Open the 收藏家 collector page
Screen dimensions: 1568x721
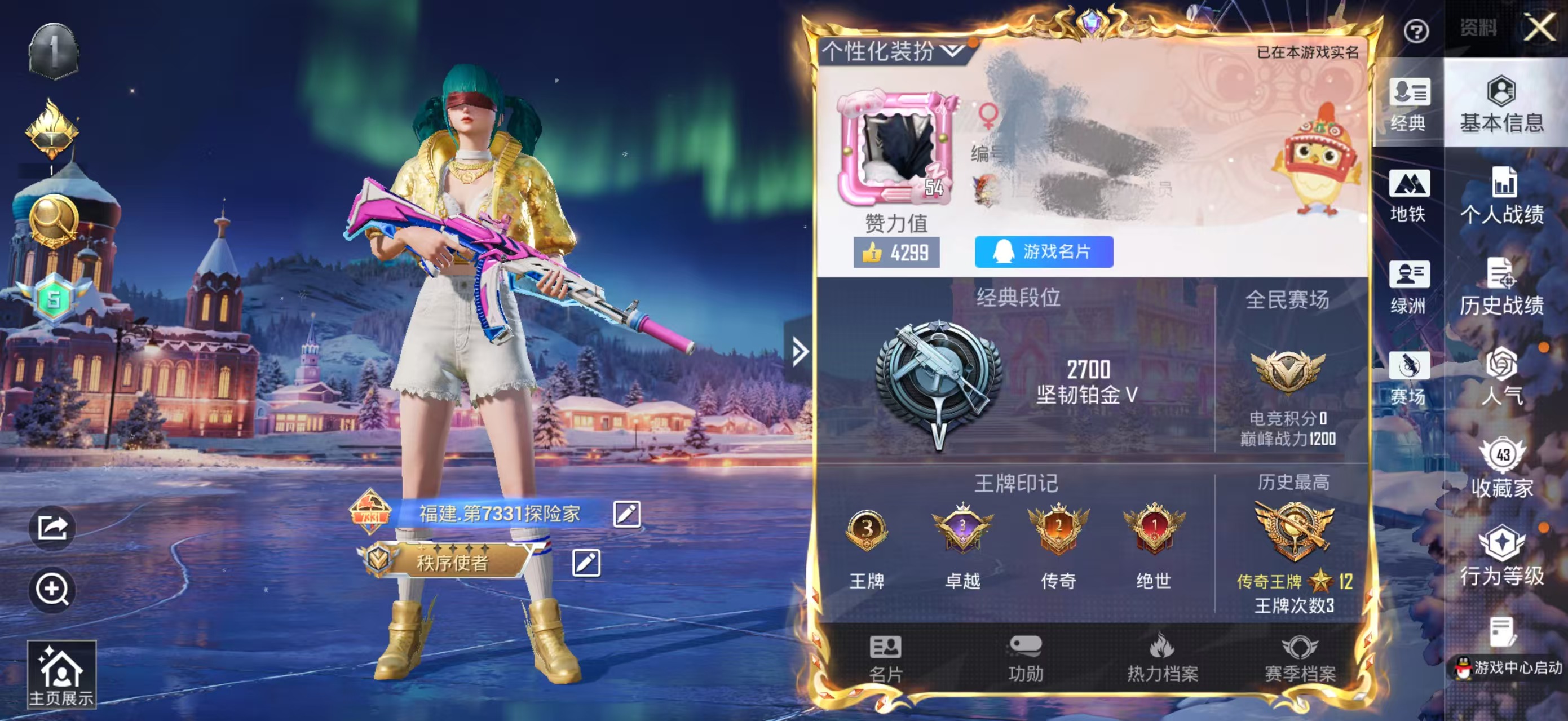1501,468
